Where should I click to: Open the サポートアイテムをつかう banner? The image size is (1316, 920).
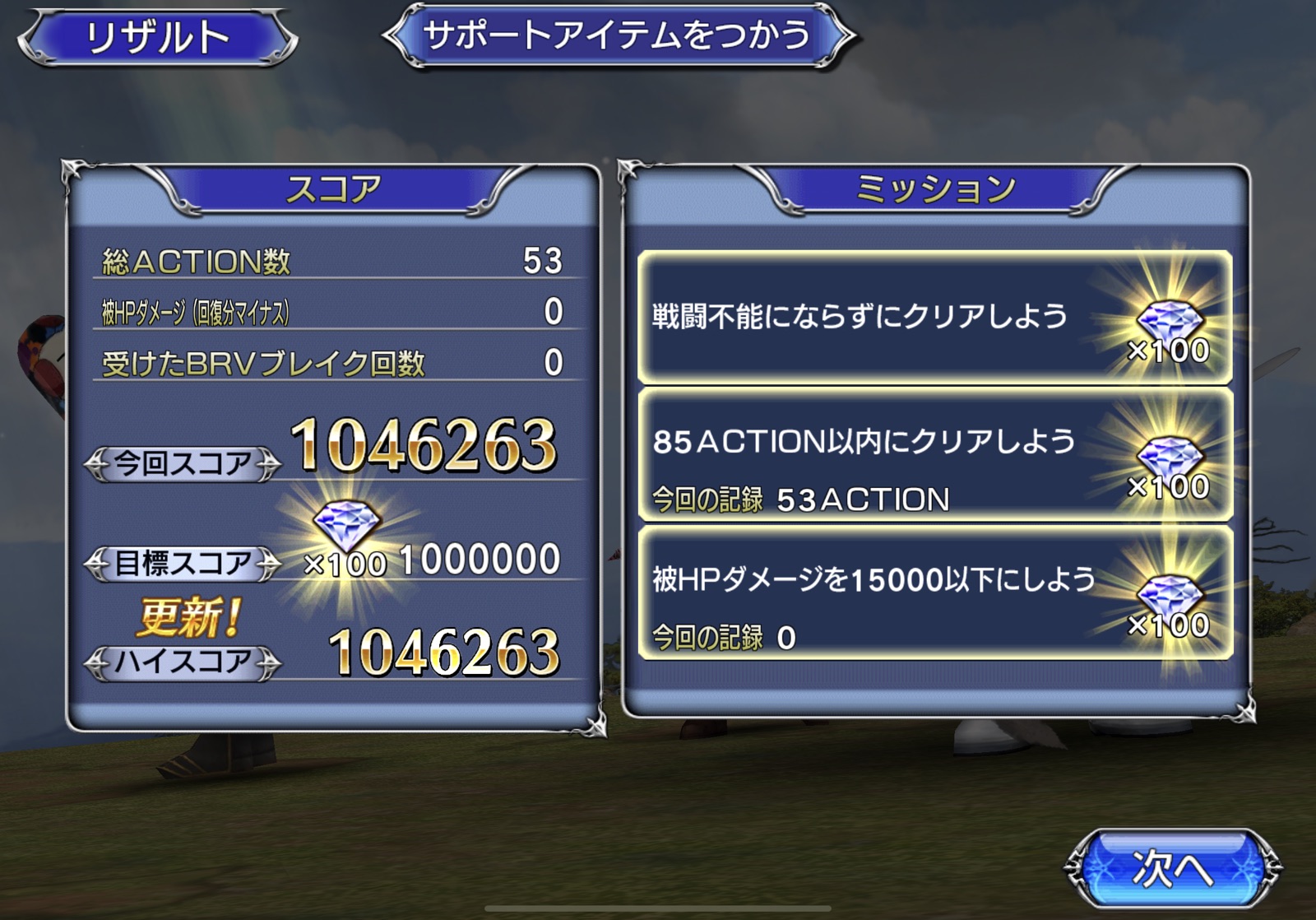coord(618,35)
